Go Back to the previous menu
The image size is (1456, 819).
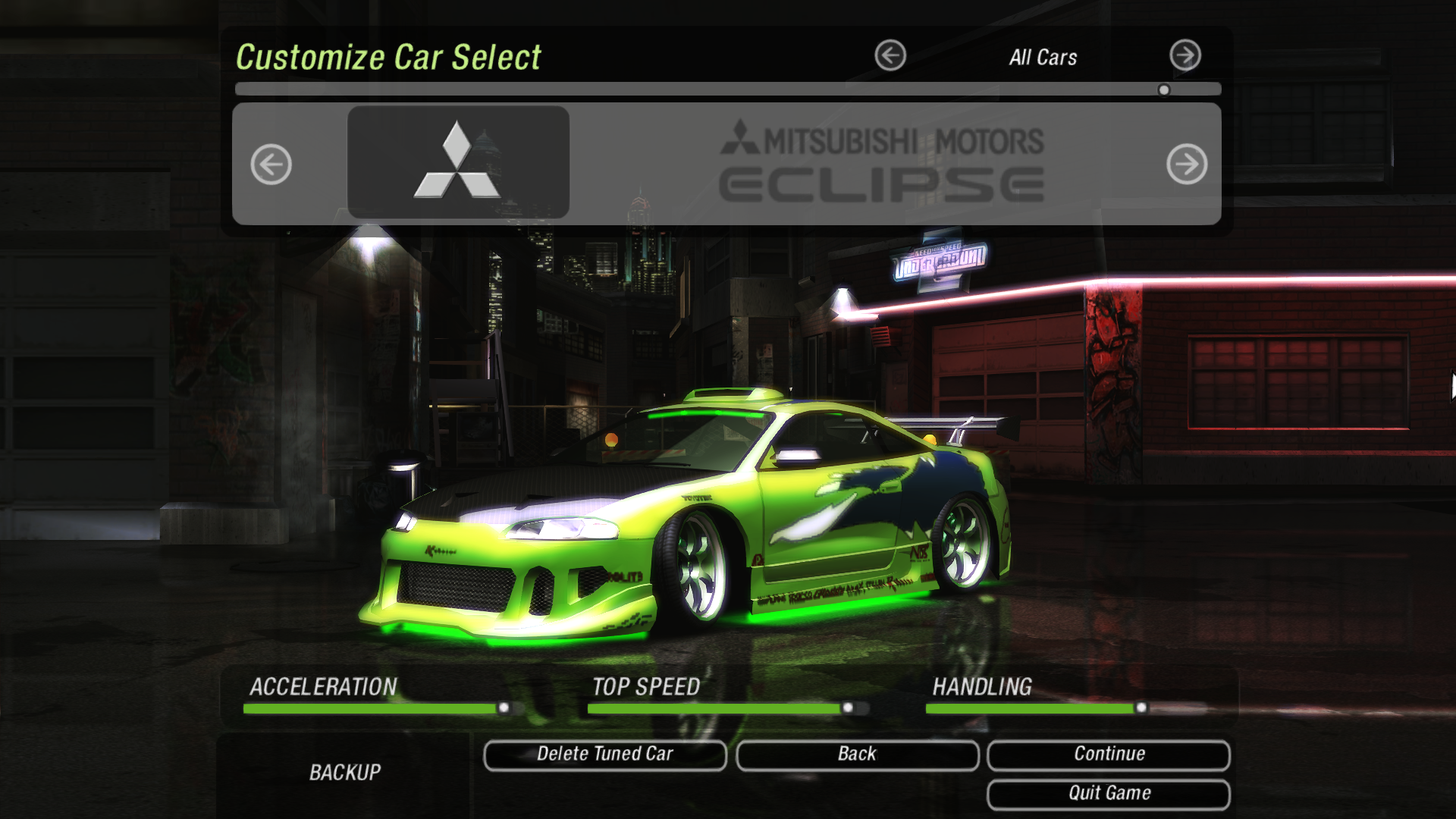tap(857, 755)
